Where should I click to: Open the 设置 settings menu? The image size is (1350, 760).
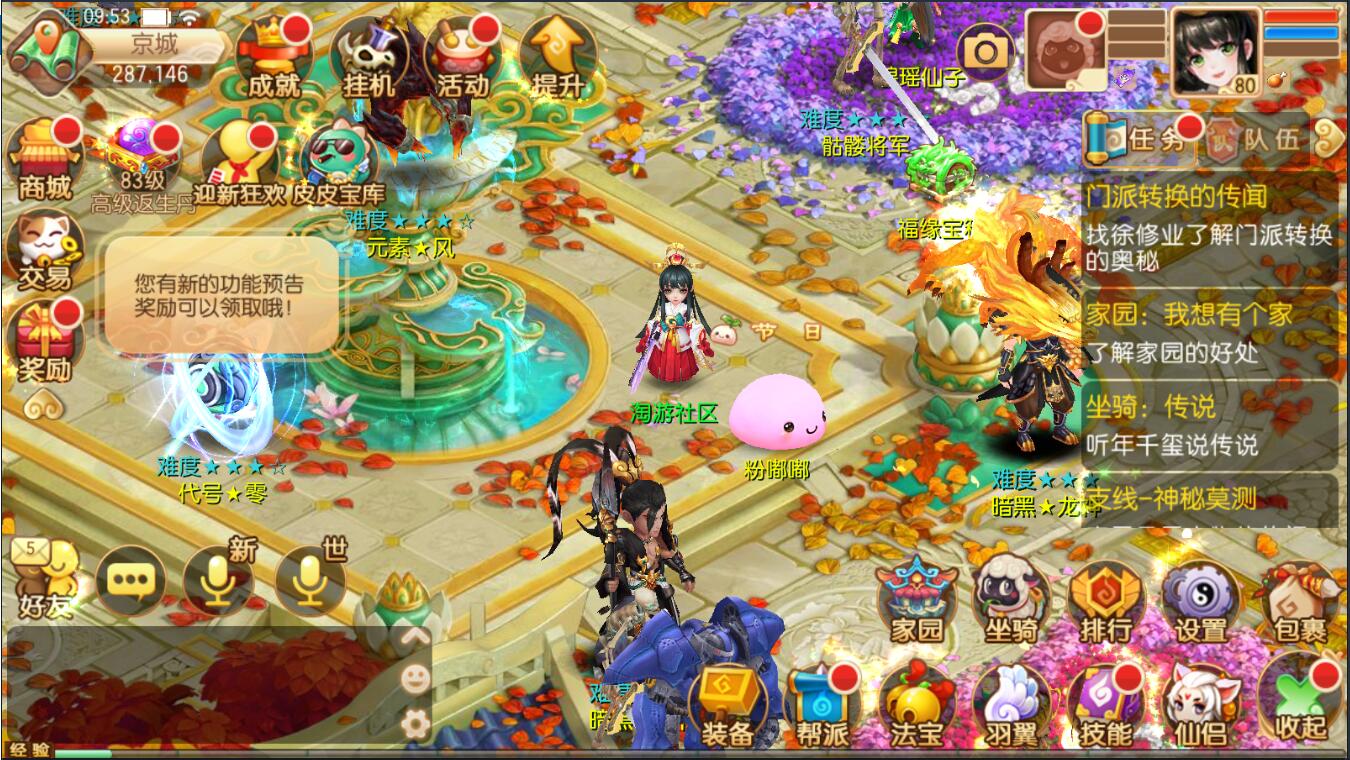[x=1200, y=600]
